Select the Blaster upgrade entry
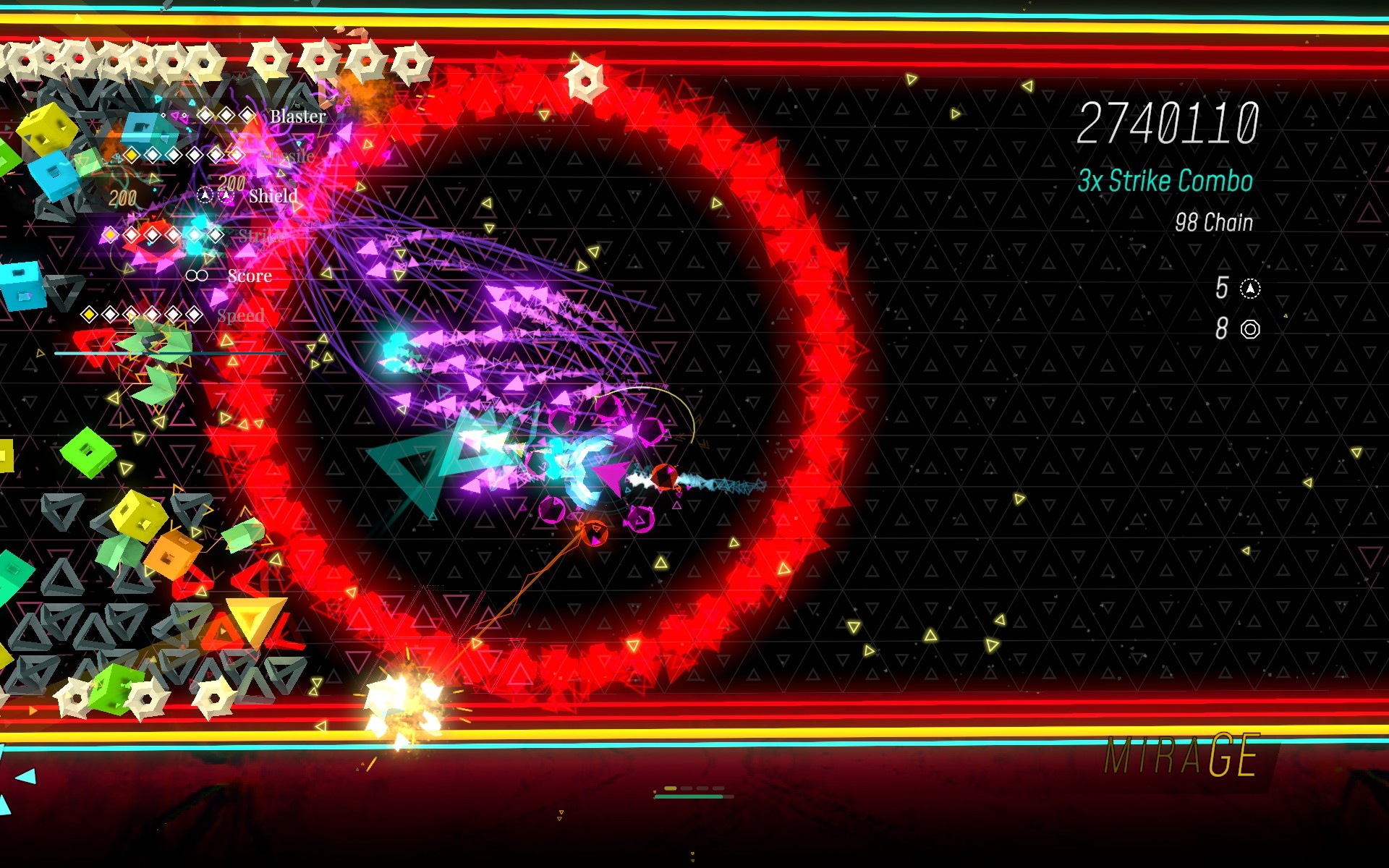This screenshot has height=868, width=1389. point(297,116)
